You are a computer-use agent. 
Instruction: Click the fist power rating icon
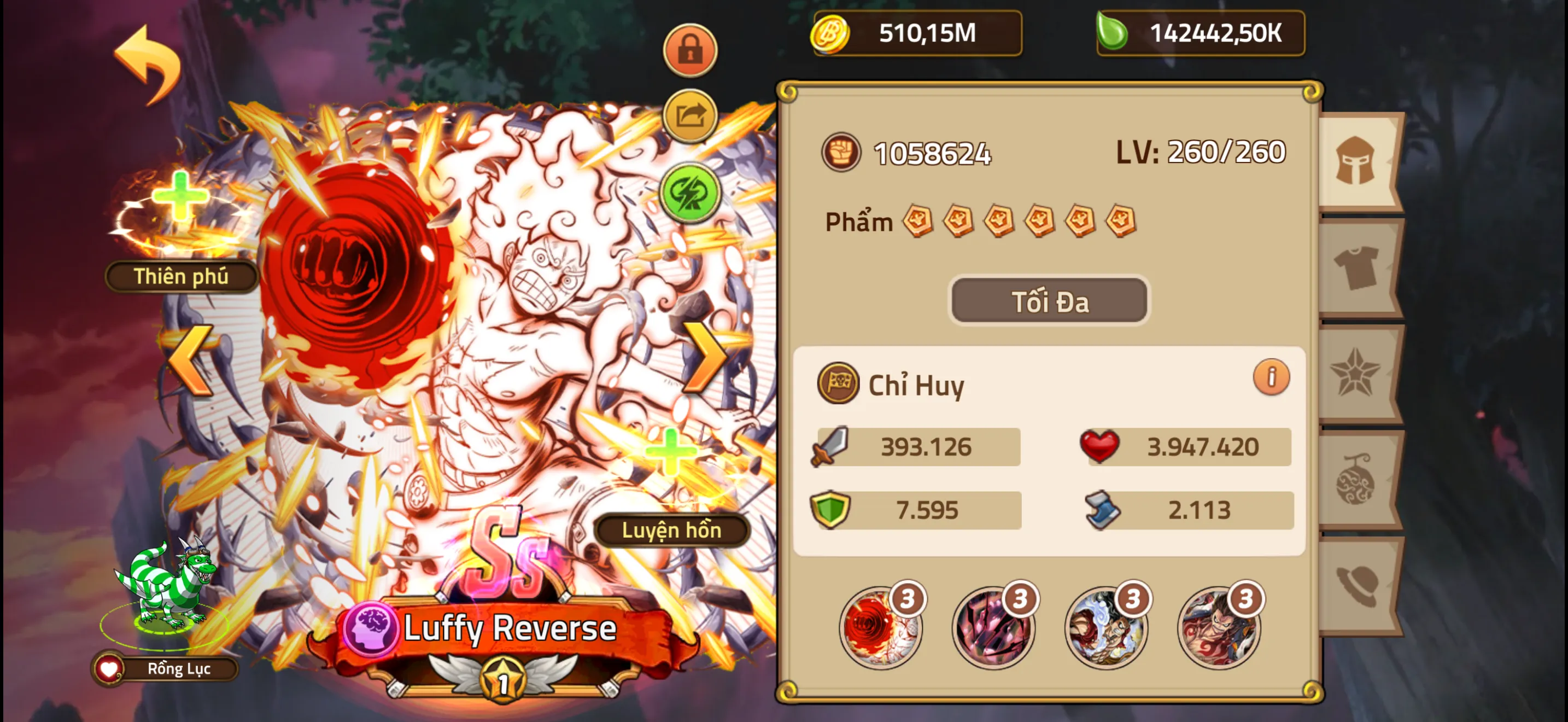click(842, 151)
